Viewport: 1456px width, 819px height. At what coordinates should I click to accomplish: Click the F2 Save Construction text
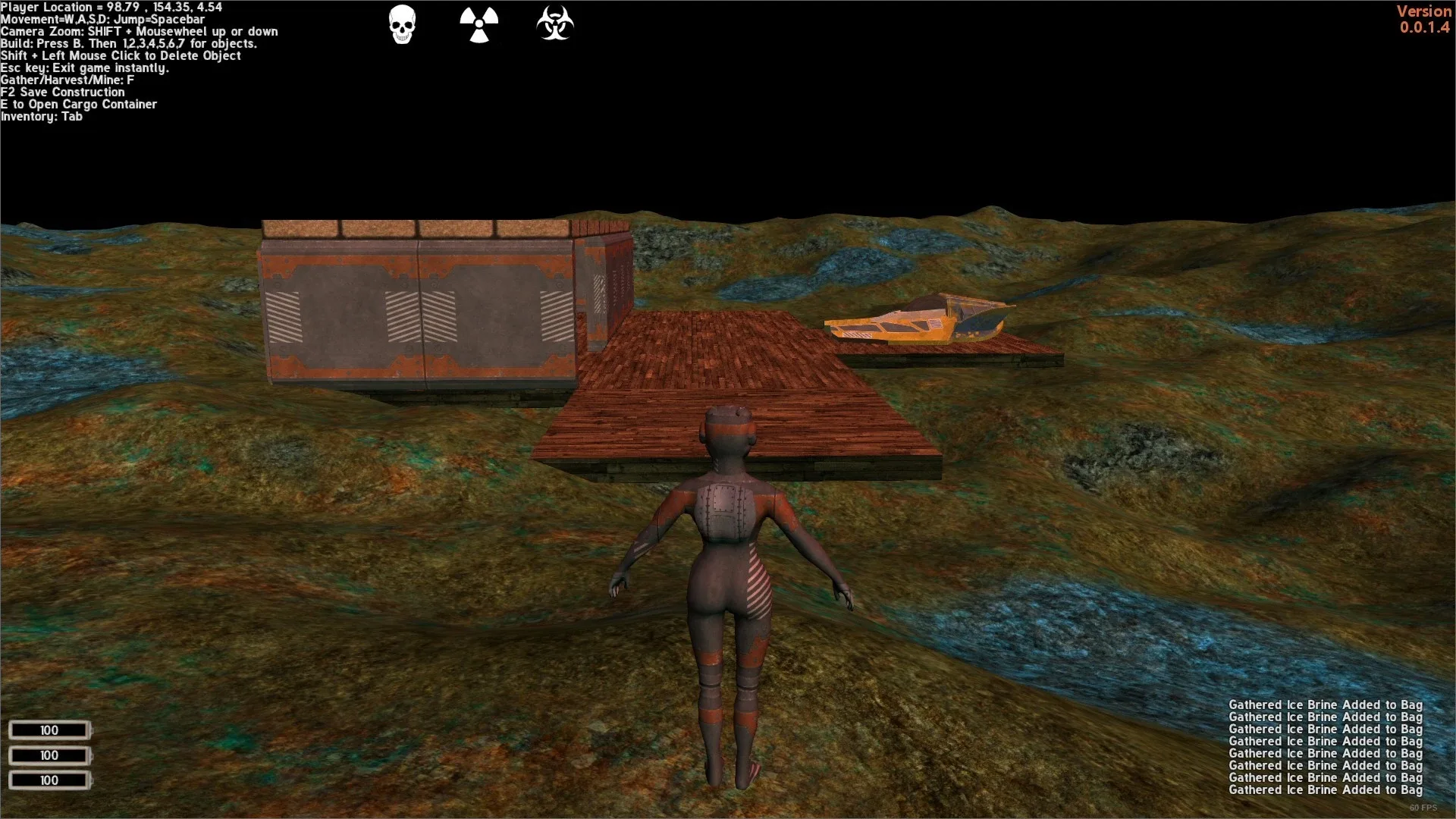(x=62, y=92)
